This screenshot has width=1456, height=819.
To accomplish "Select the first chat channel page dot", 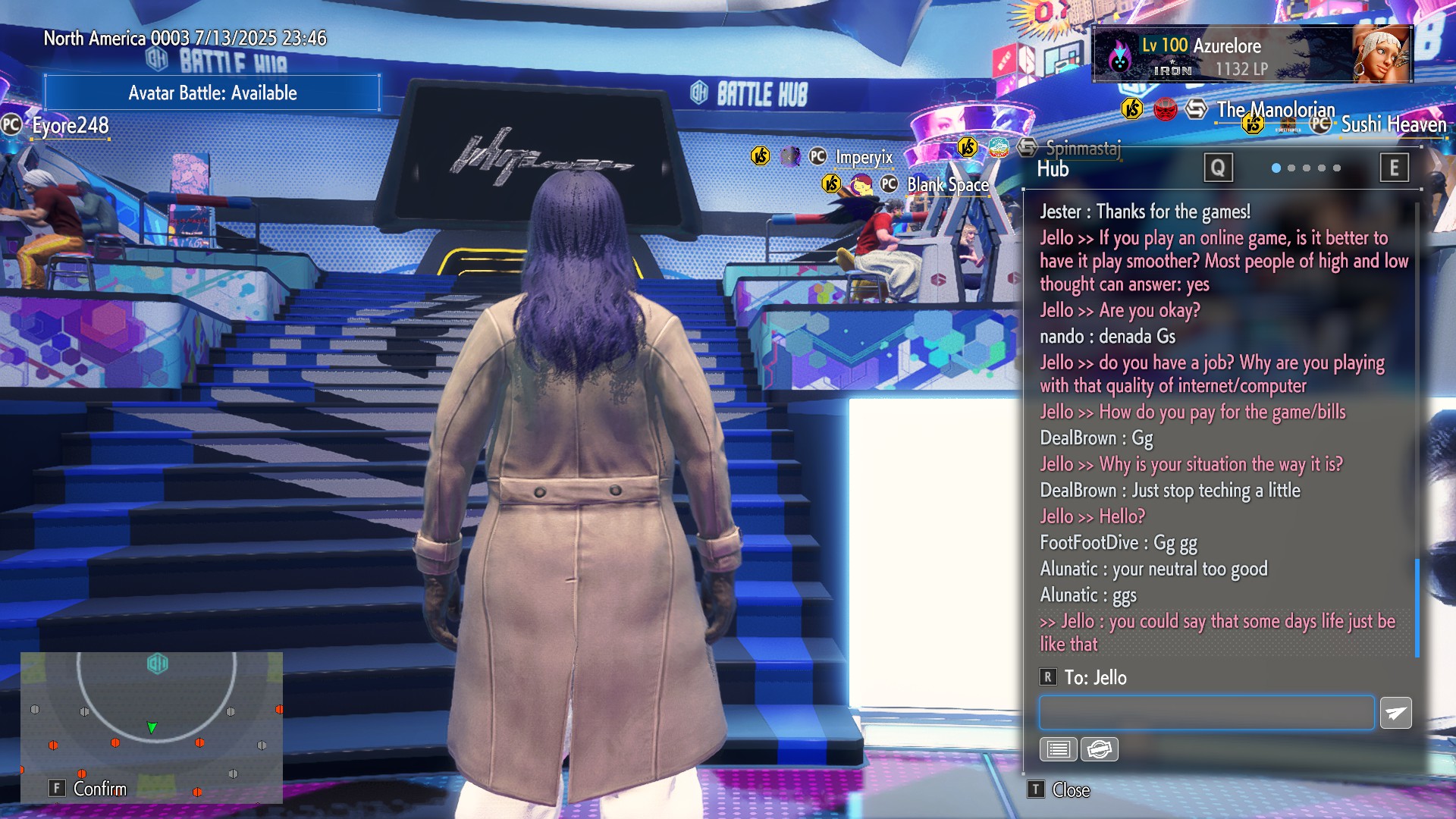I will click(1276, 168).
